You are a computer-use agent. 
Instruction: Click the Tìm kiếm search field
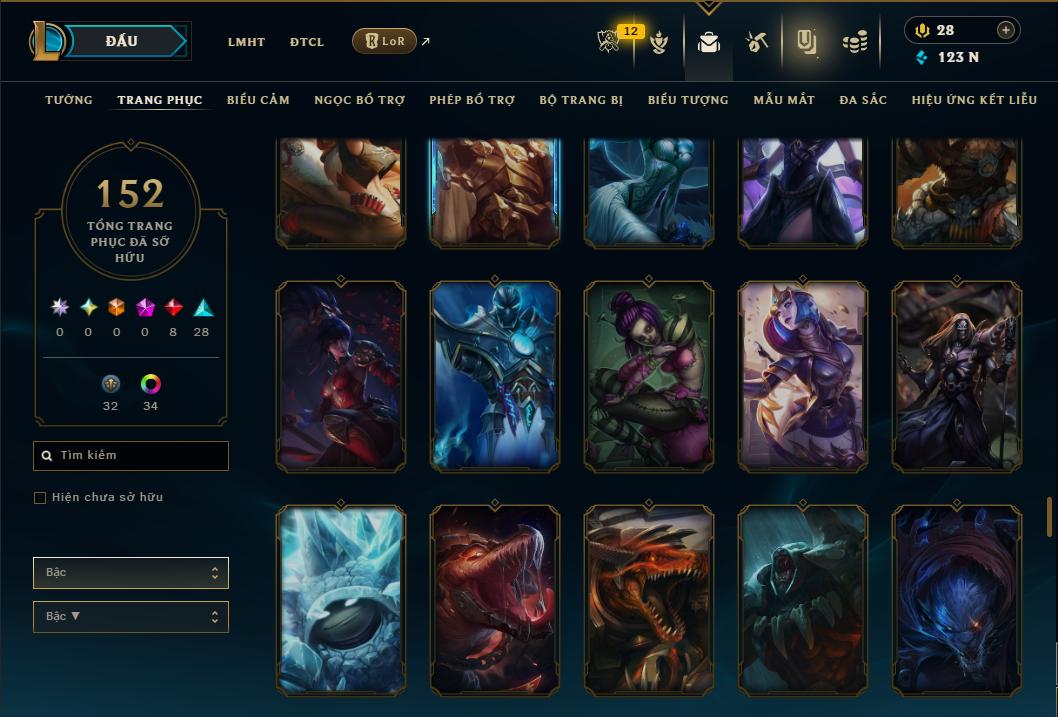pyautogui.click(x=131, y=456)
